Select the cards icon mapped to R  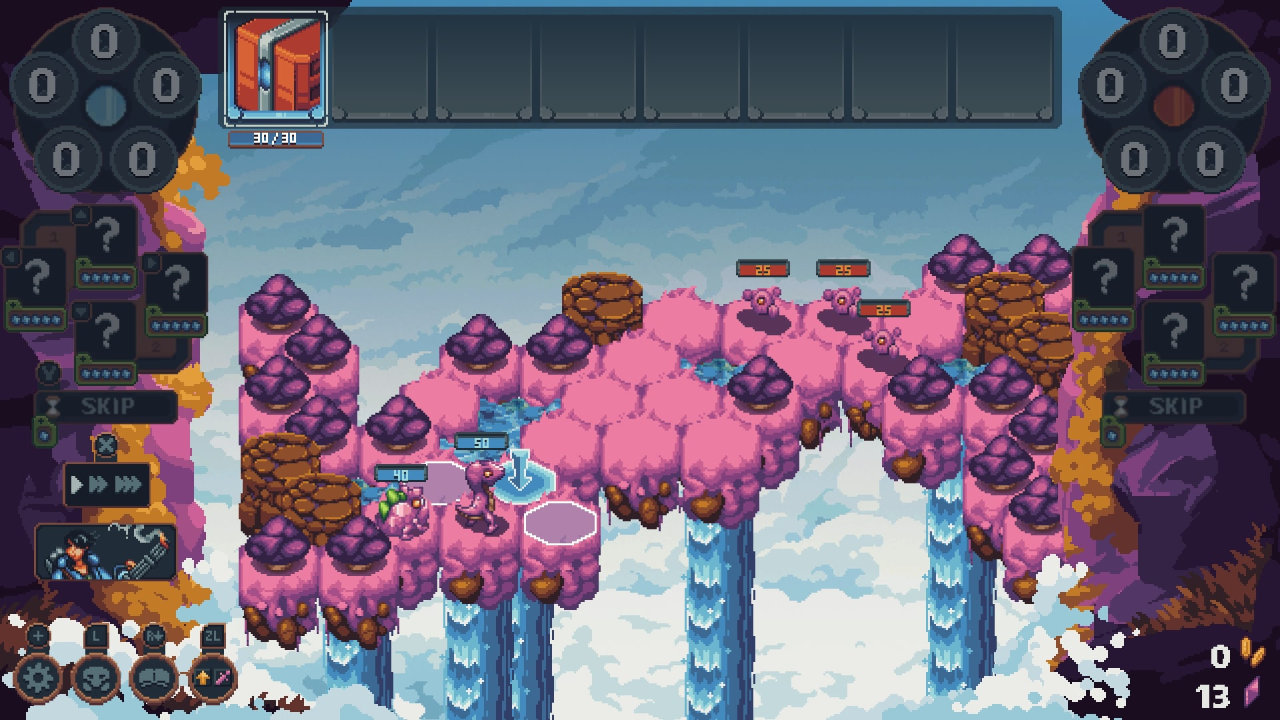click(x=156, y=677)
